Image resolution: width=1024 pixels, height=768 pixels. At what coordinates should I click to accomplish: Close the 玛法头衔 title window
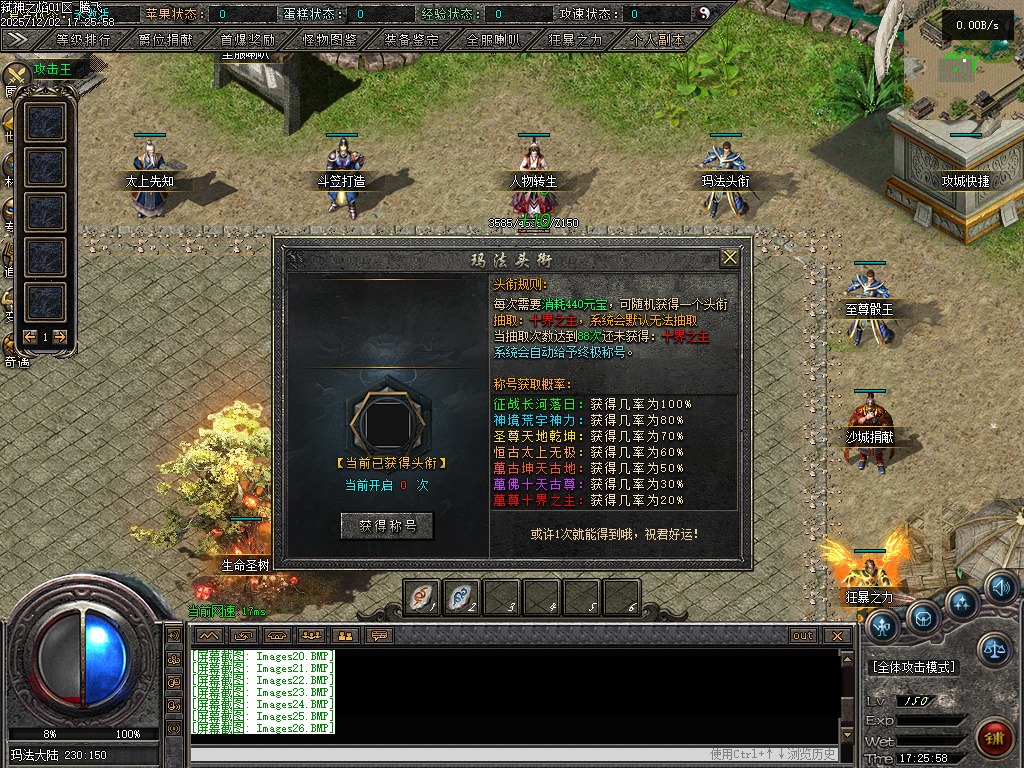[730, 258]
